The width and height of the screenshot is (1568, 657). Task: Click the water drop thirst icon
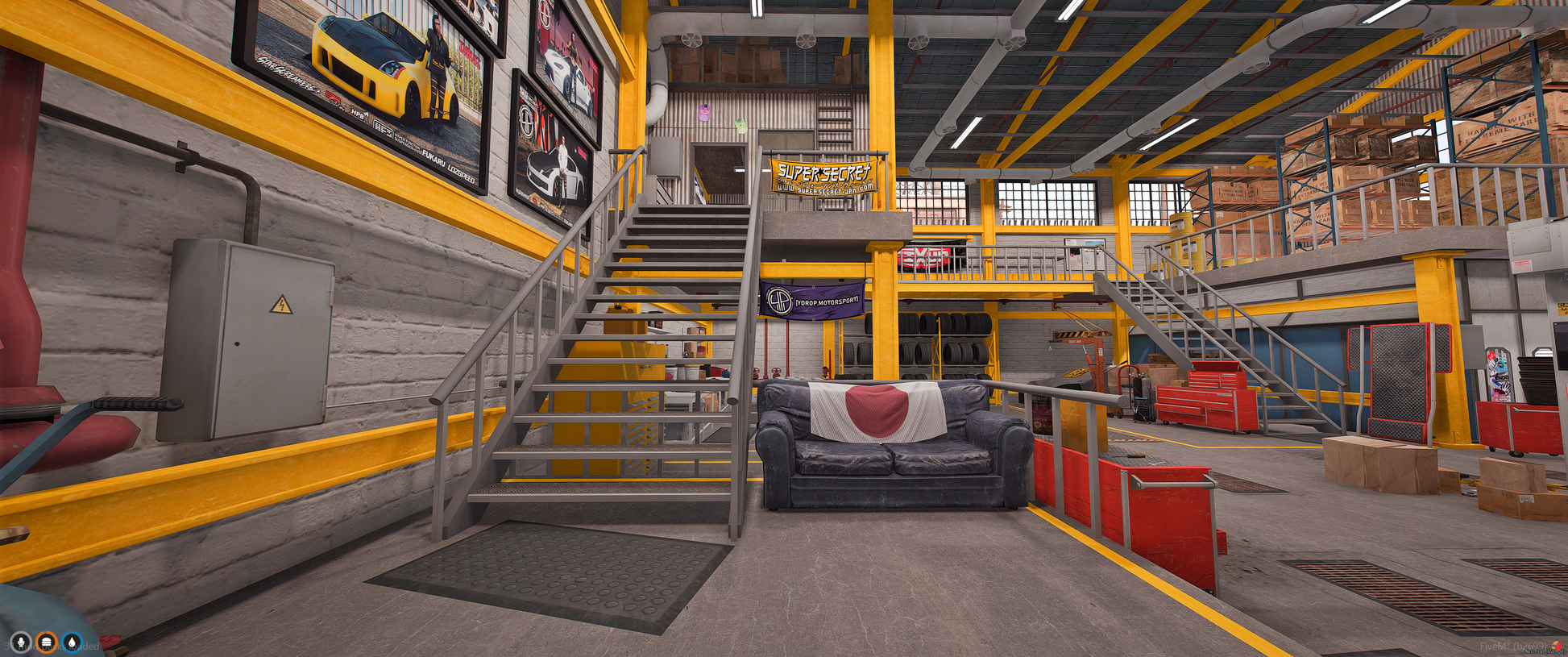tap(73, 642)
